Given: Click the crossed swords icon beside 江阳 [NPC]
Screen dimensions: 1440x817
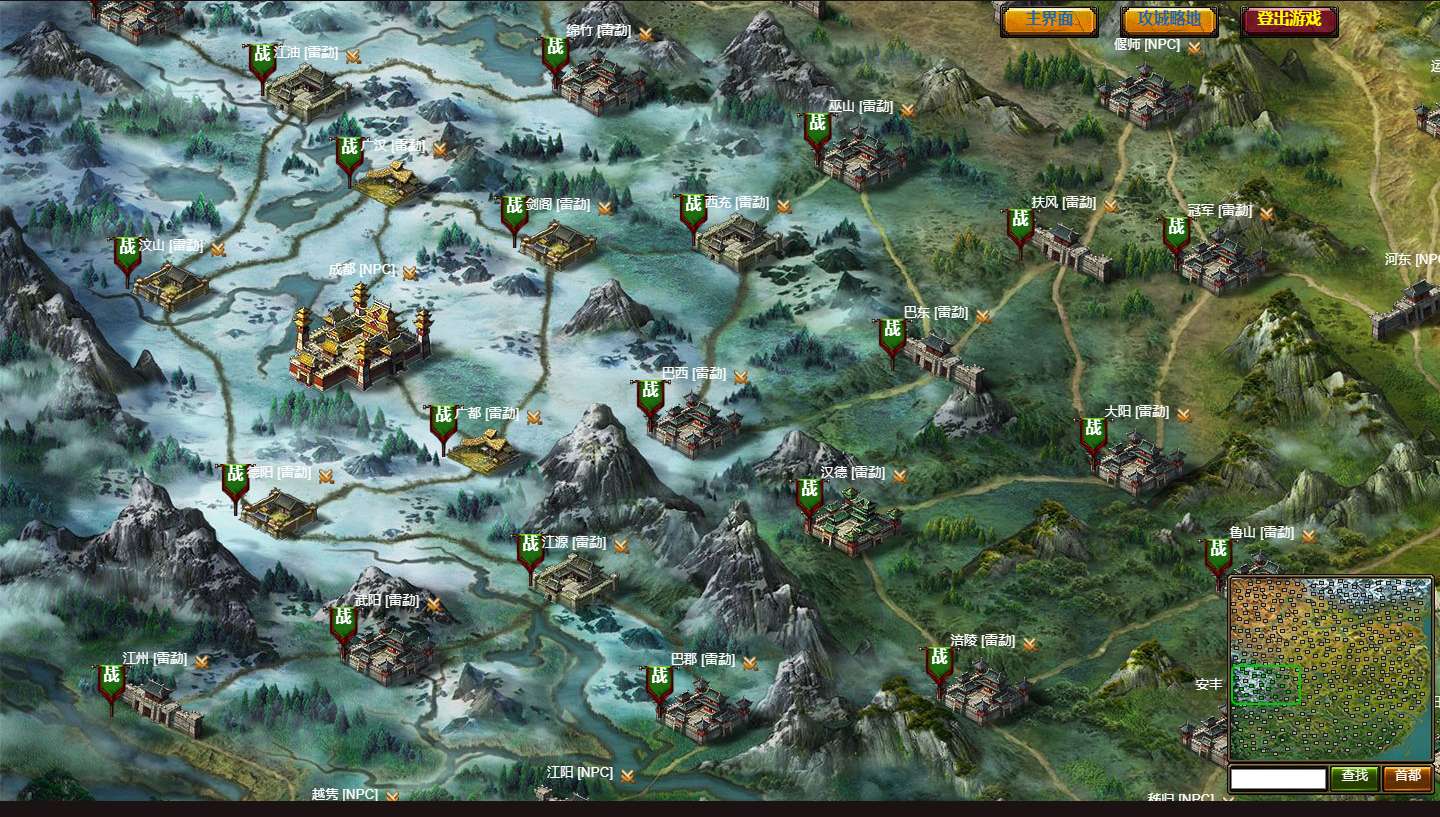Looking at the screenshot, I should (628, 775).
